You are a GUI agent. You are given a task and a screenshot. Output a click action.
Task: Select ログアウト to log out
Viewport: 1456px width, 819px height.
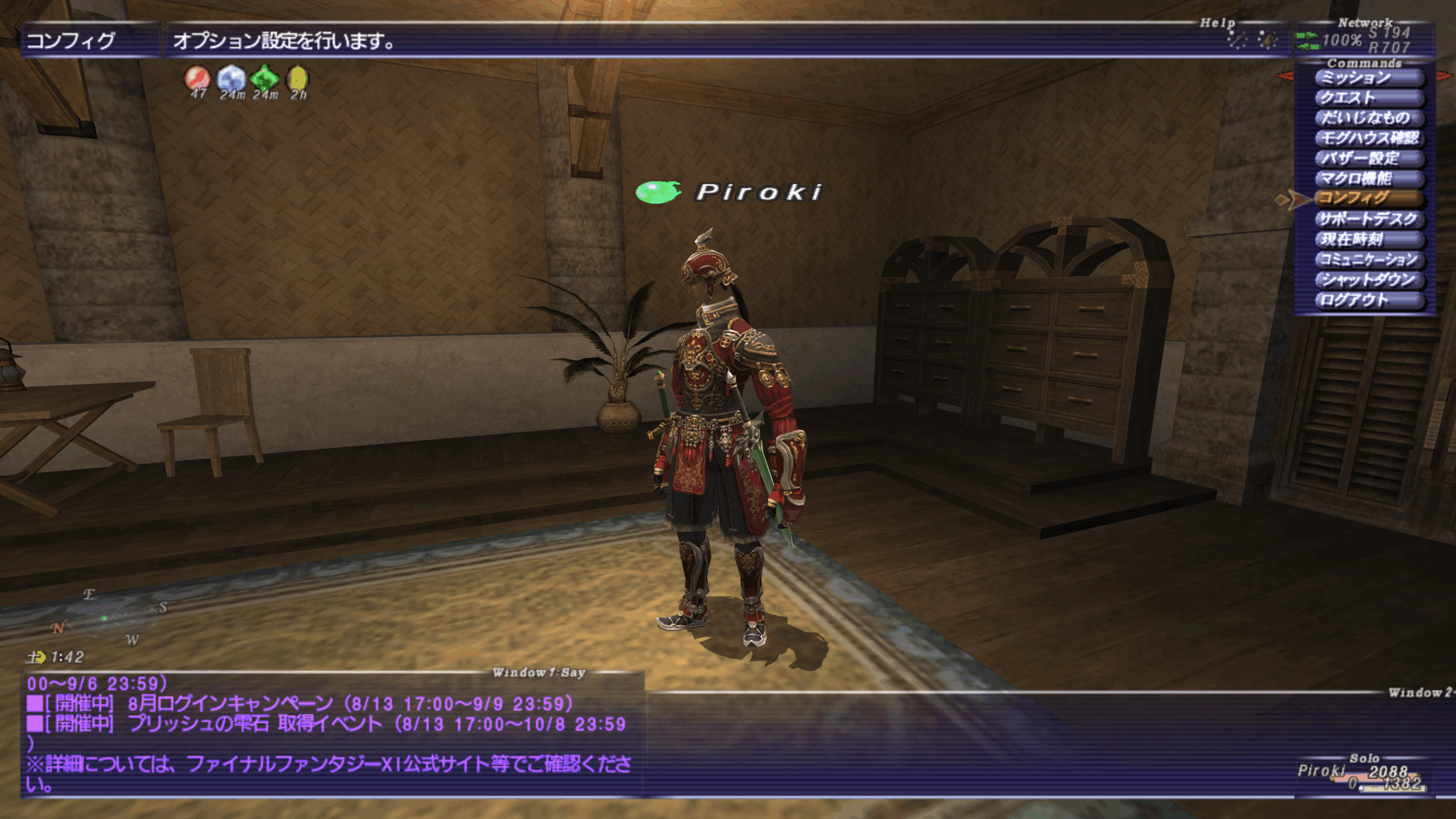click(1368, 300)
